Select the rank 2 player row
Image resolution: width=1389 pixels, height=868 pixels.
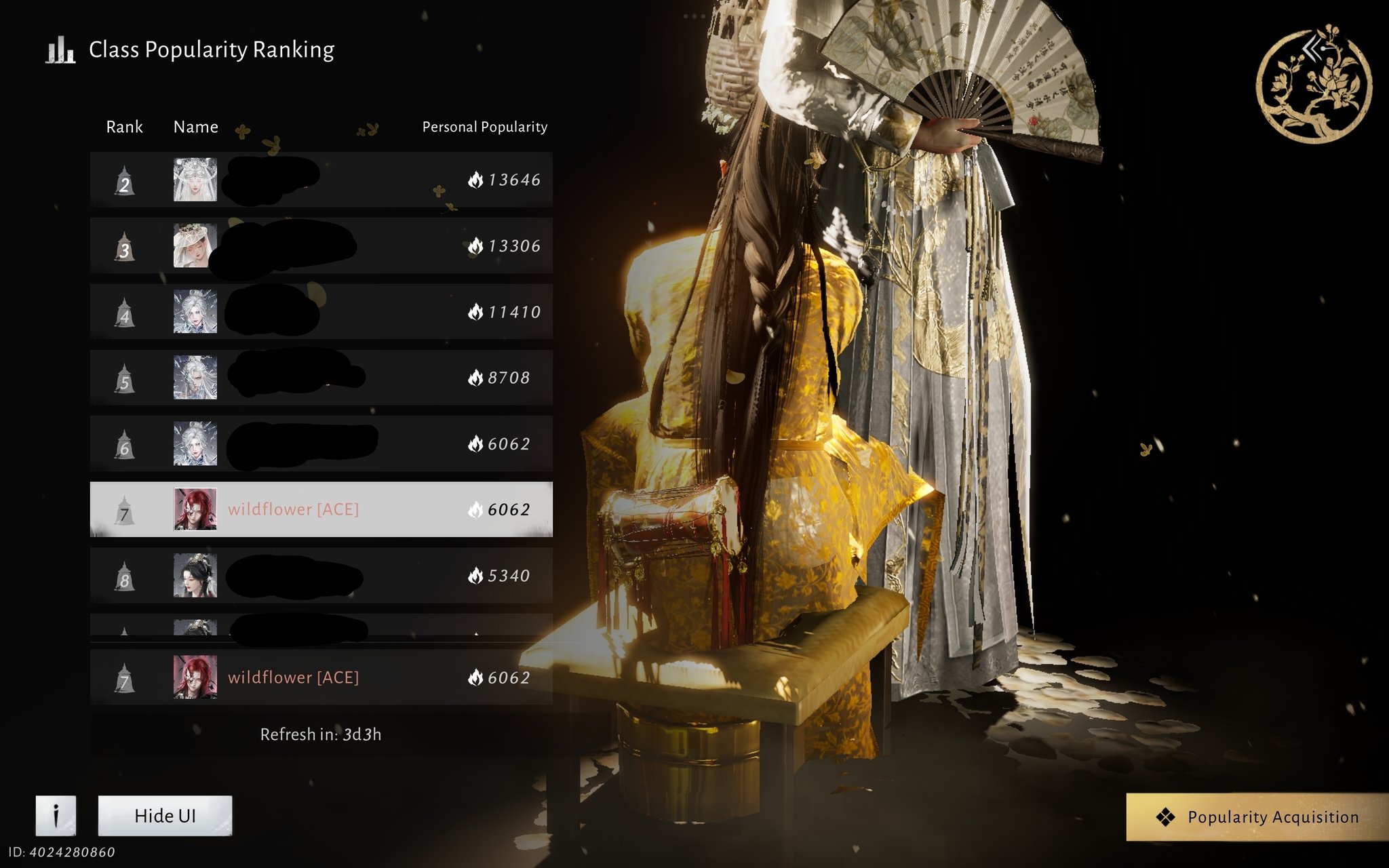click(x=321, y=180)
